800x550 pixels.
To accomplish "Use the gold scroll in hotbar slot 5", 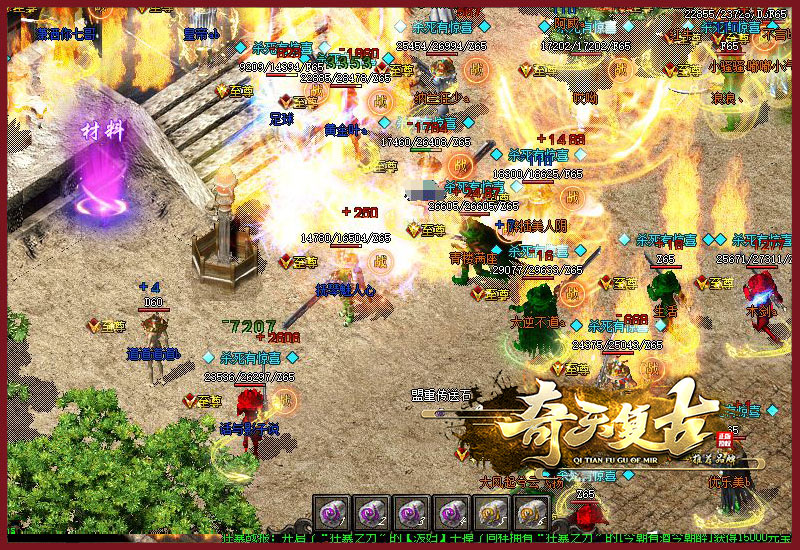I will point(491,513).
